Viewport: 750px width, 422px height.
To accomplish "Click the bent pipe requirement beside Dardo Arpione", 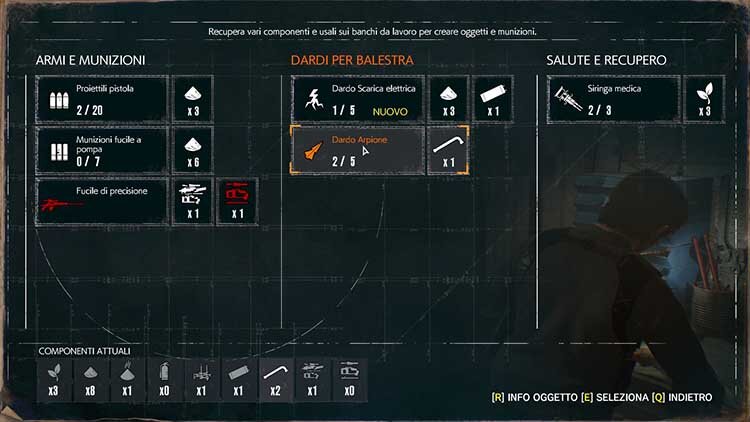I will (x=447, y=150).
